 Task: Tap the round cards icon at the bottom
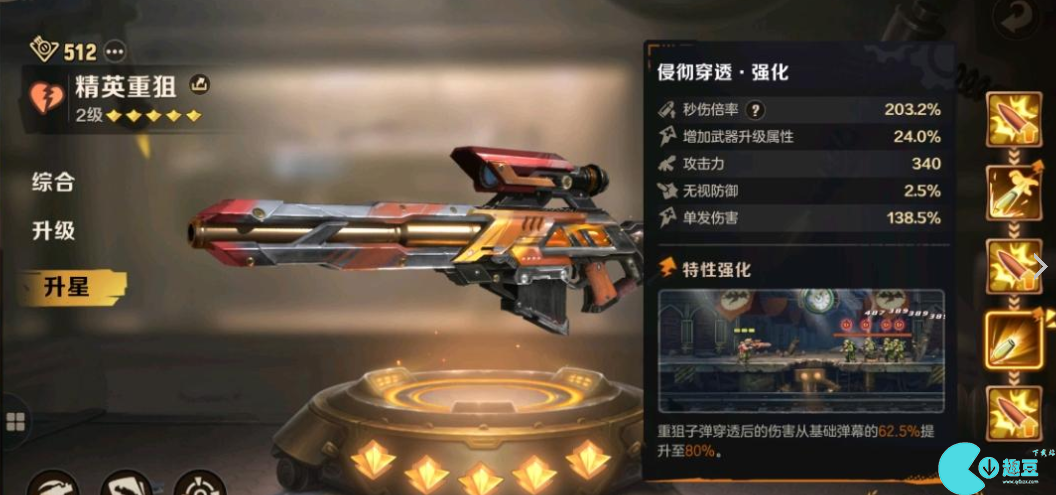tap(127, 485)
